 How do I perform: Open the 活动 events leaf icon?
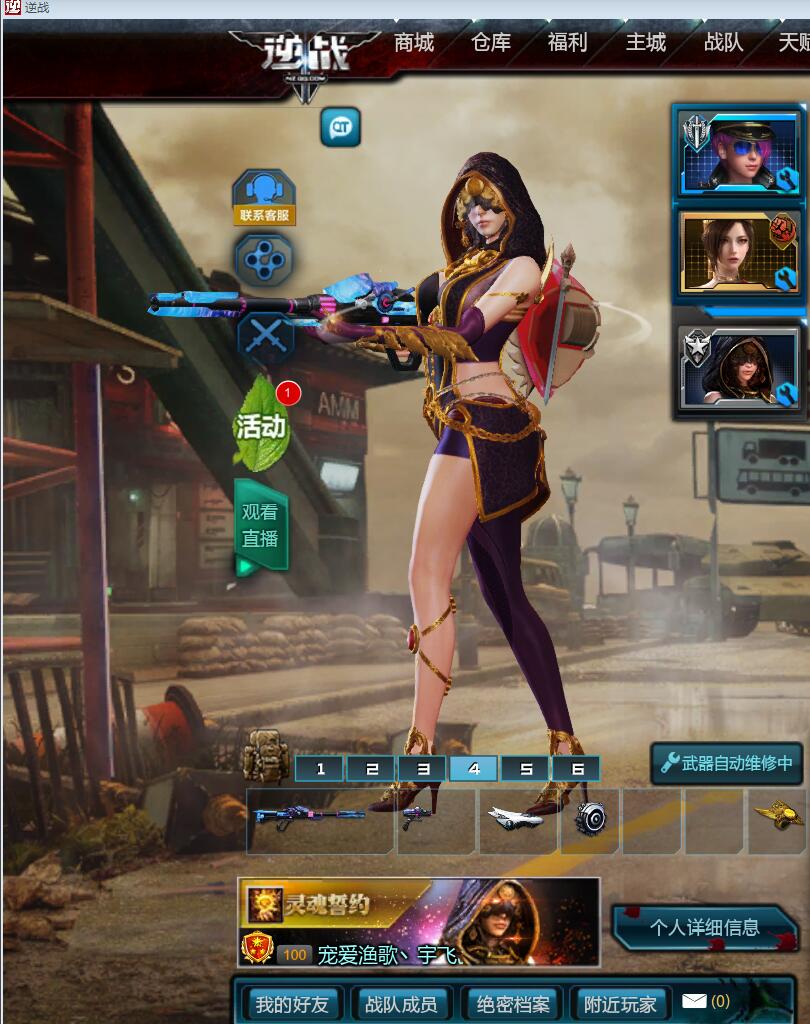click(x=260, y=424)
